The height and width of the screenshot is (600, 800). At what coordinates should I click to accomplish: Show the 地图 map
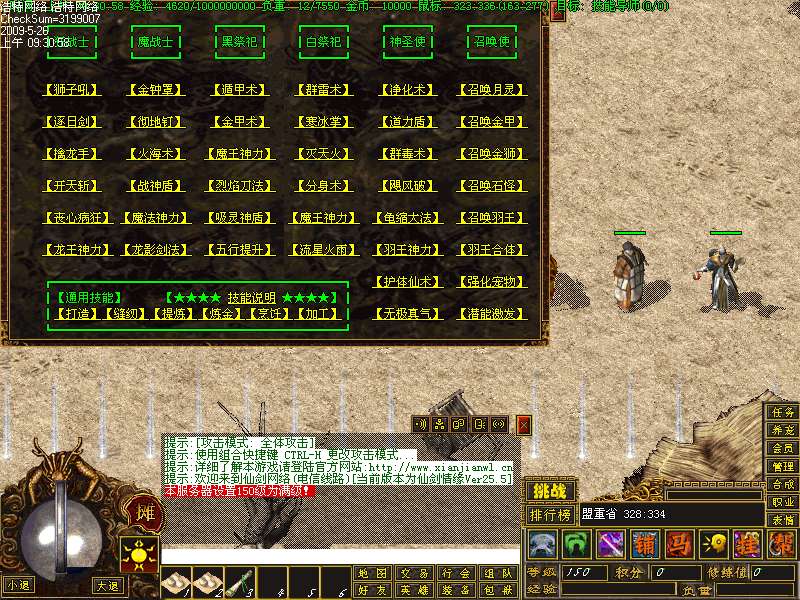click(371, 574)
